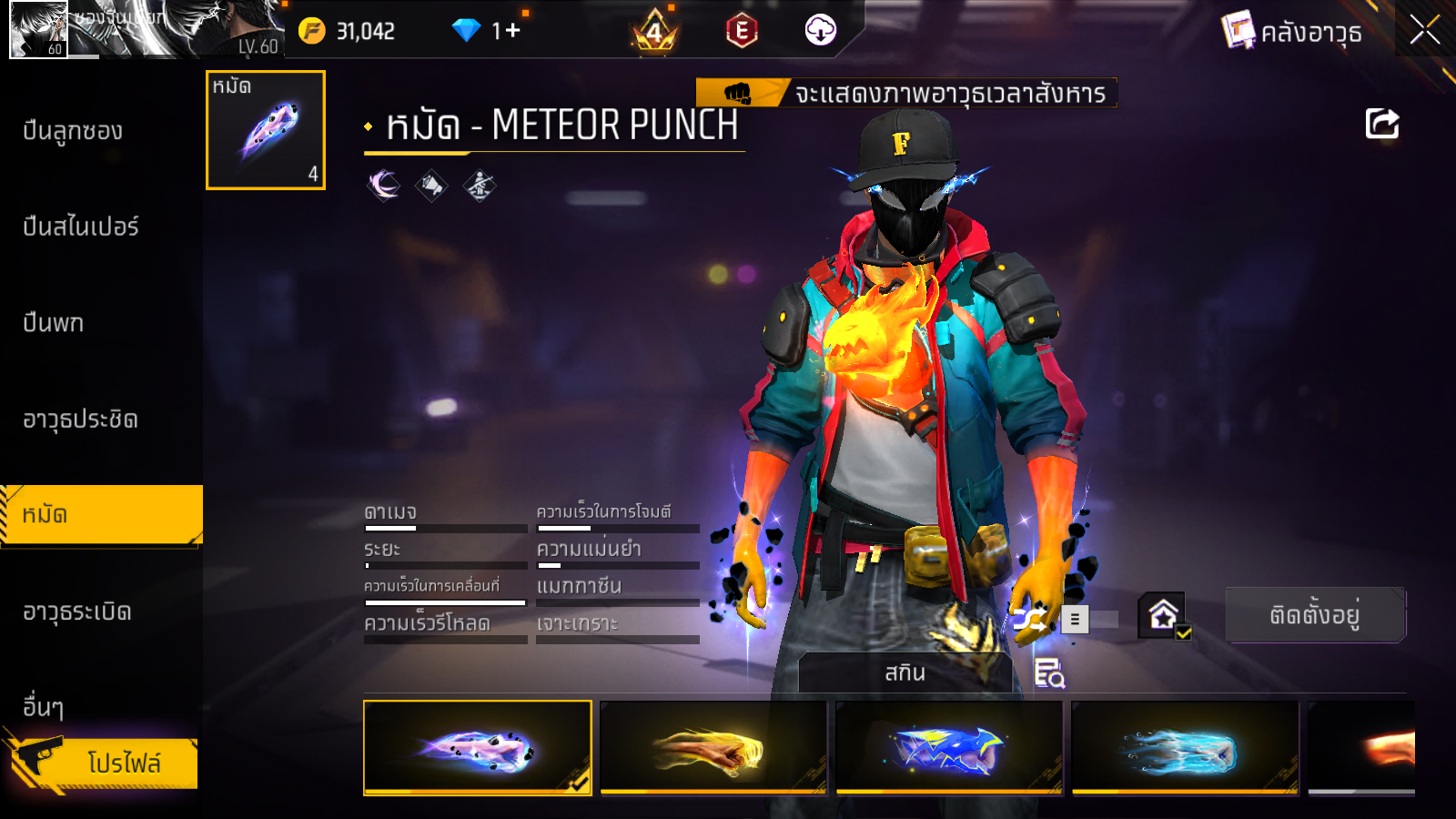Click the ติดตั้งอยู่ equipped button
The image size is (1456, 819).
point(1315,615)
